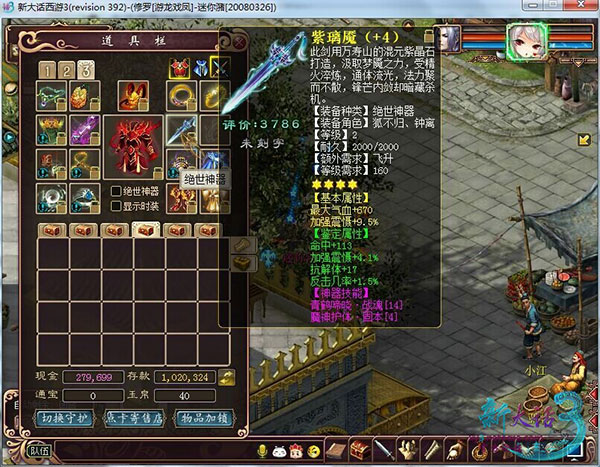
Task: Click the sword icon in bottom toolbar
Action: 385,450
